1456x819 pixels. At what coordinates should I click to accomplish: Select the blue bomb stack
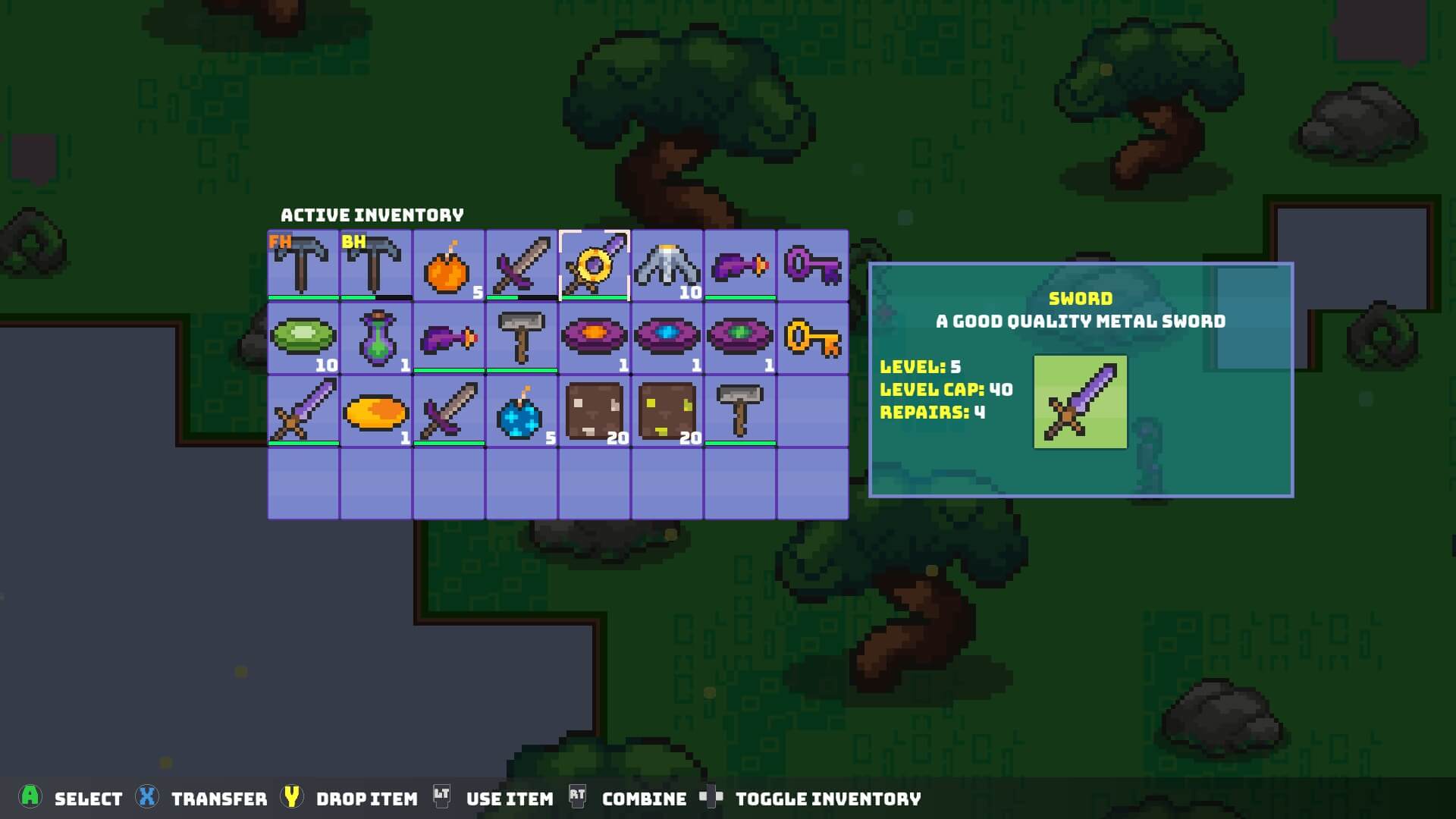point(521,411)
